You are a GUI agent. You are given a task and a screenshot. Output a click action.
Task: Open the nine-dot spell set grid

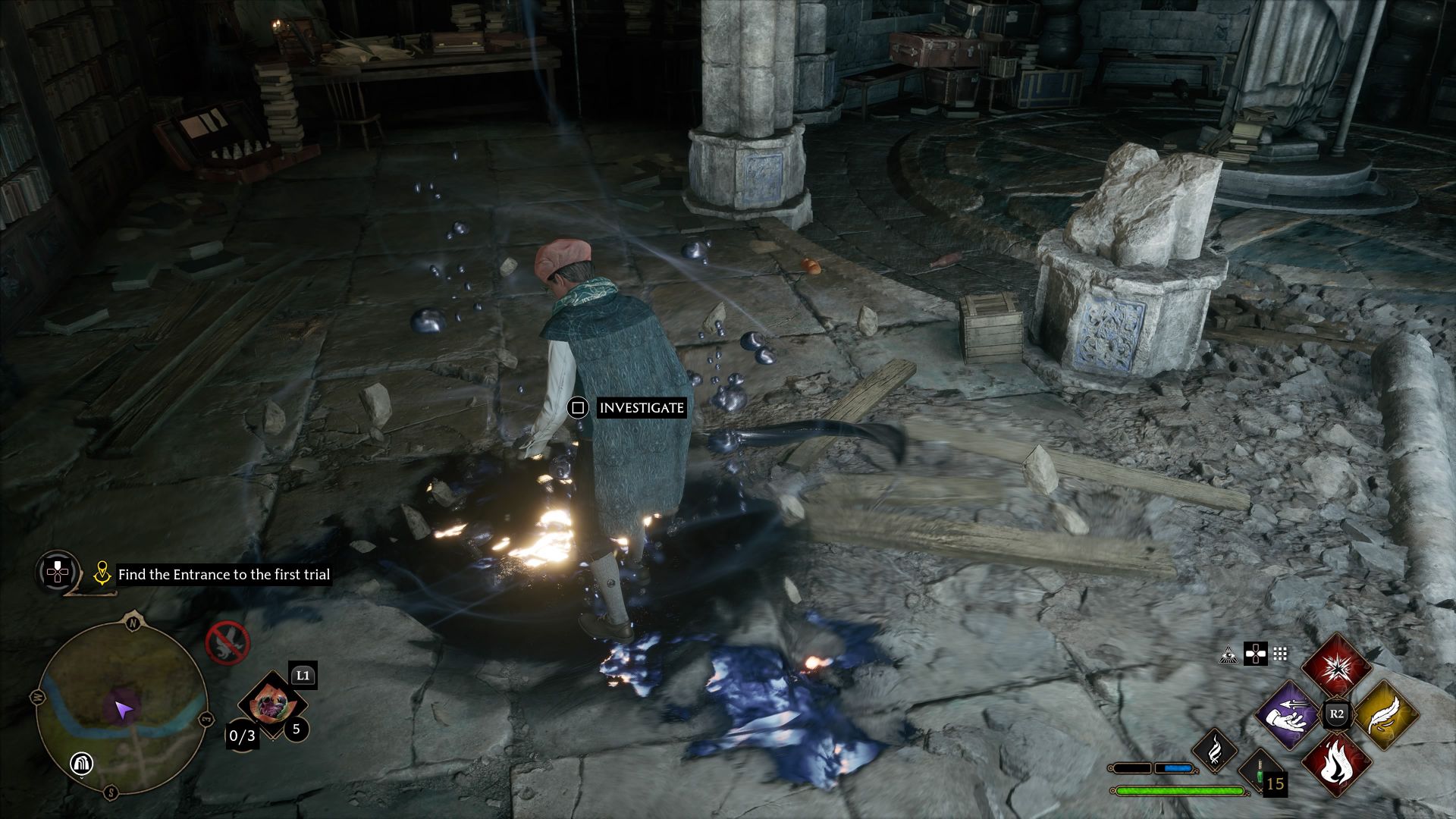click(1281, 654)
